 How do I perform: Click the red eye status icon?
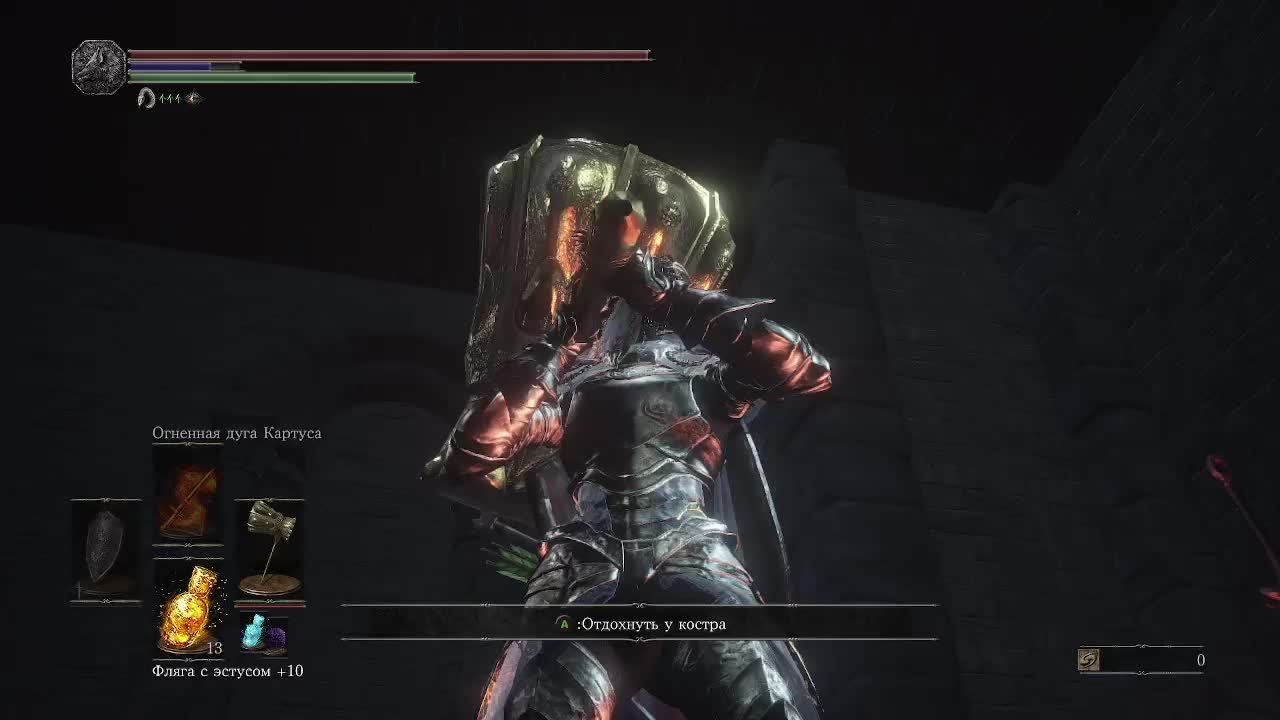194,98
